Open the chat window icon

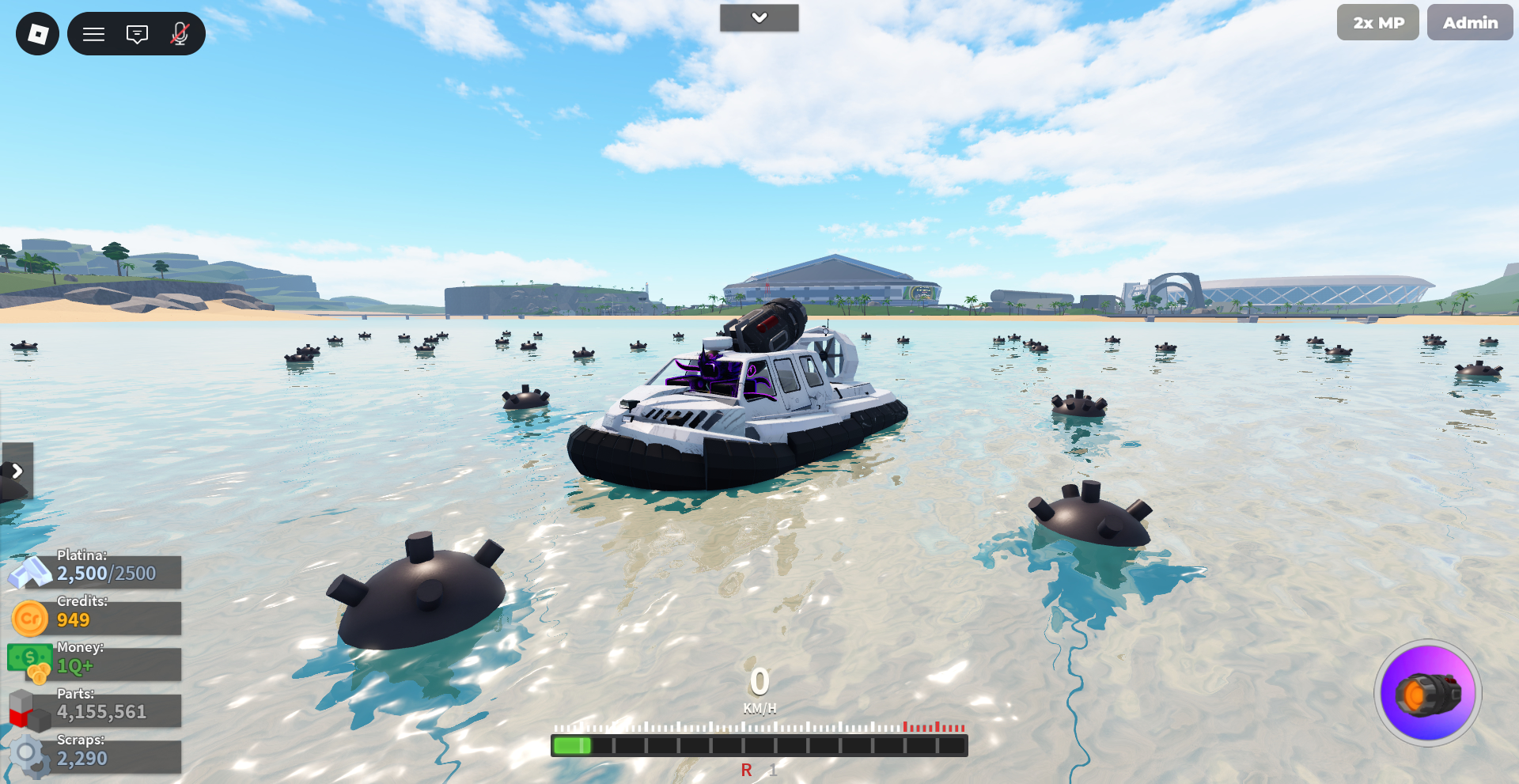pos(137,34)
